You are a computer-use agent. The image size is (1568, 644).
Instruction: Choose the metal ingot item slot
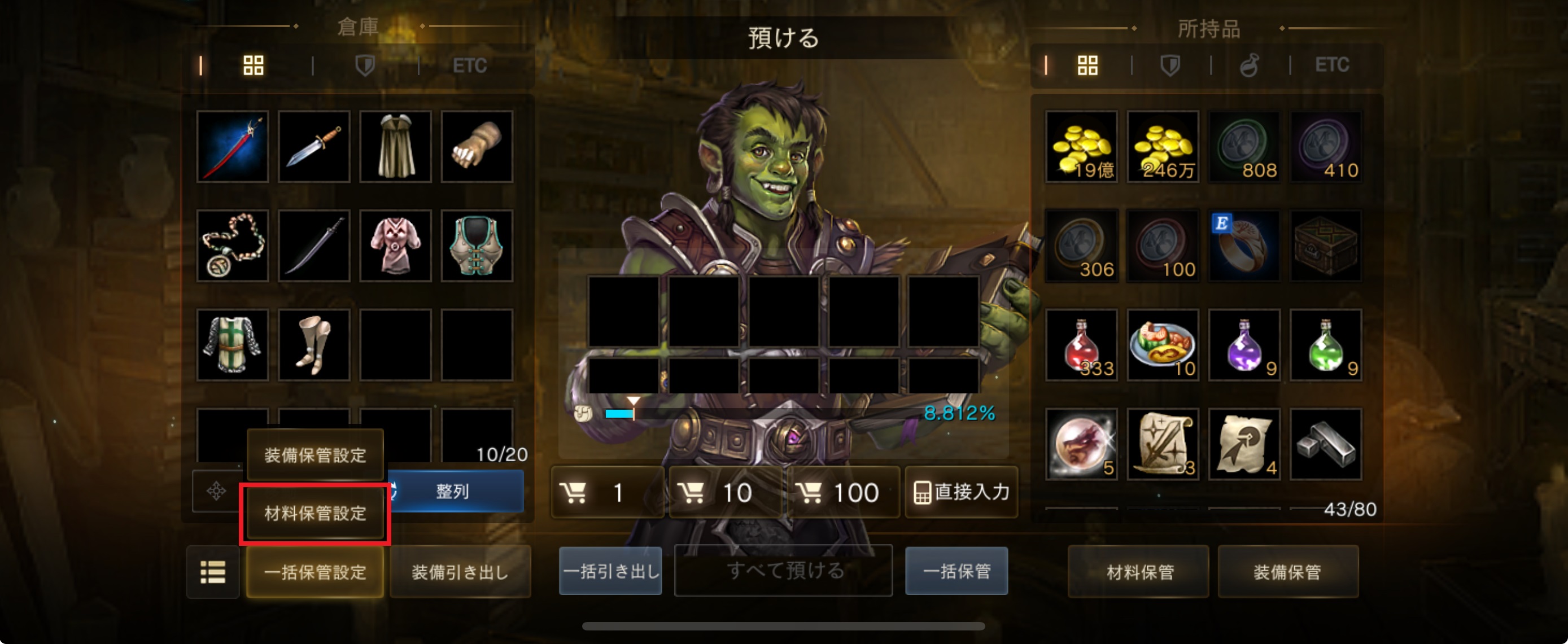point(1325,444)
